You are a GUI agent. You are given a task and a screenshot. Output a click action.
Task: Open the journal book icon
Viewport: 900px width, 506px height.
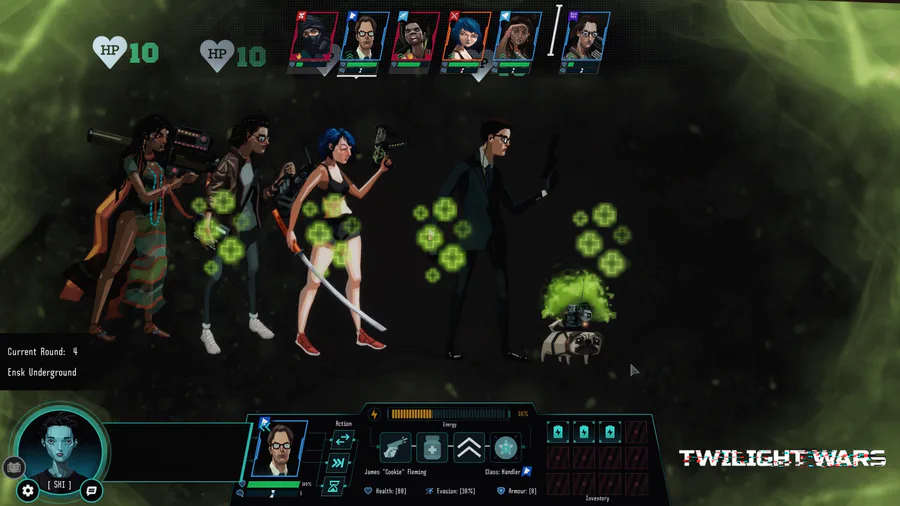[x=13, y=466]
